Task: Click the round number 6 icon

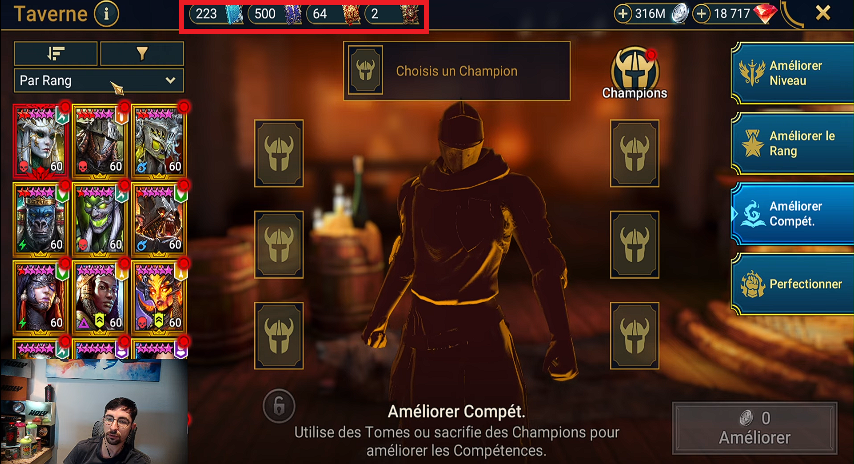Action: [x=279, y=405]
